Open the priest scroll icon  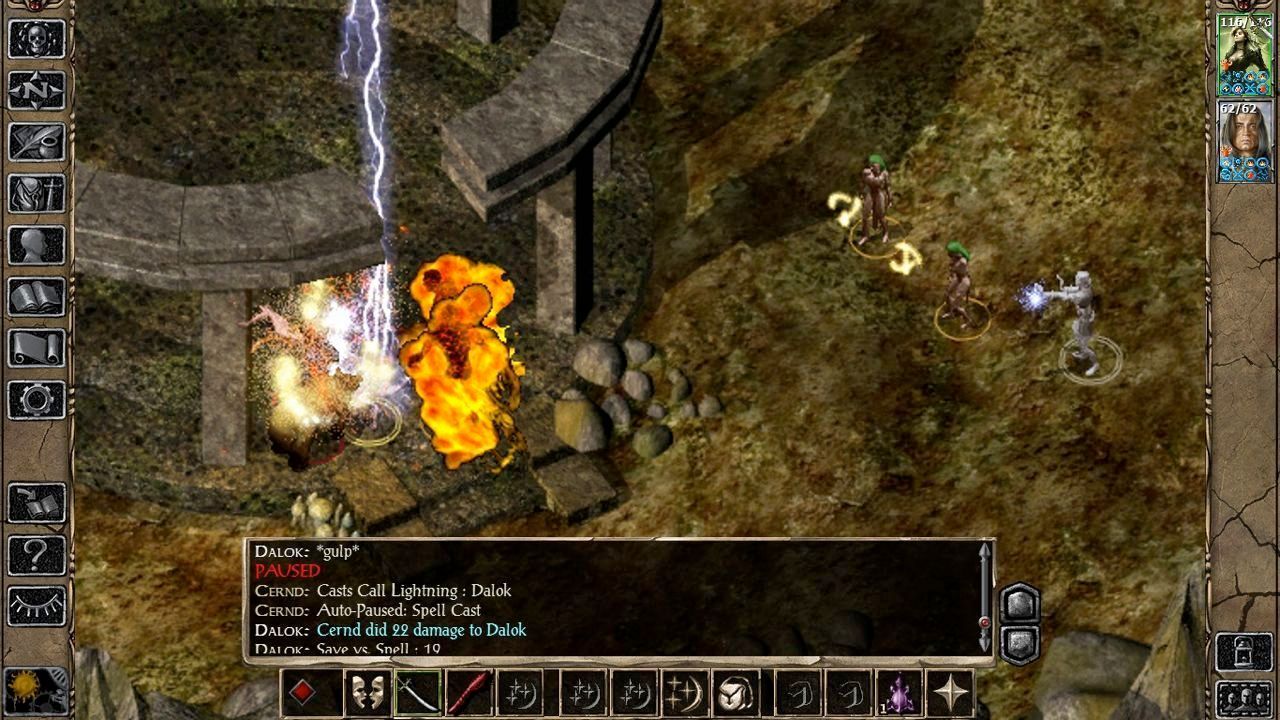click(x=37, y=348)
